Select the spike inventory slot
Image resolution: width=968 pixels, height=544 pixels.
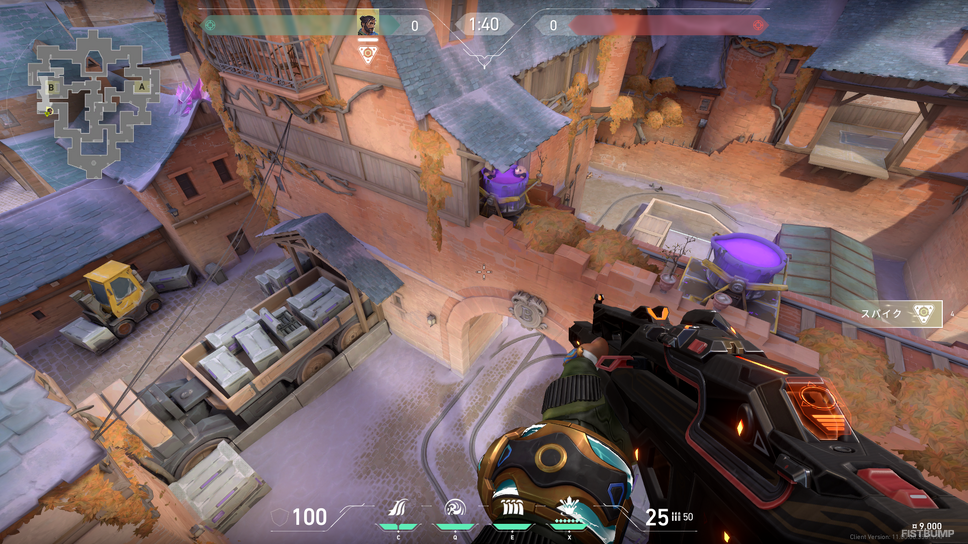click(925, 314)
